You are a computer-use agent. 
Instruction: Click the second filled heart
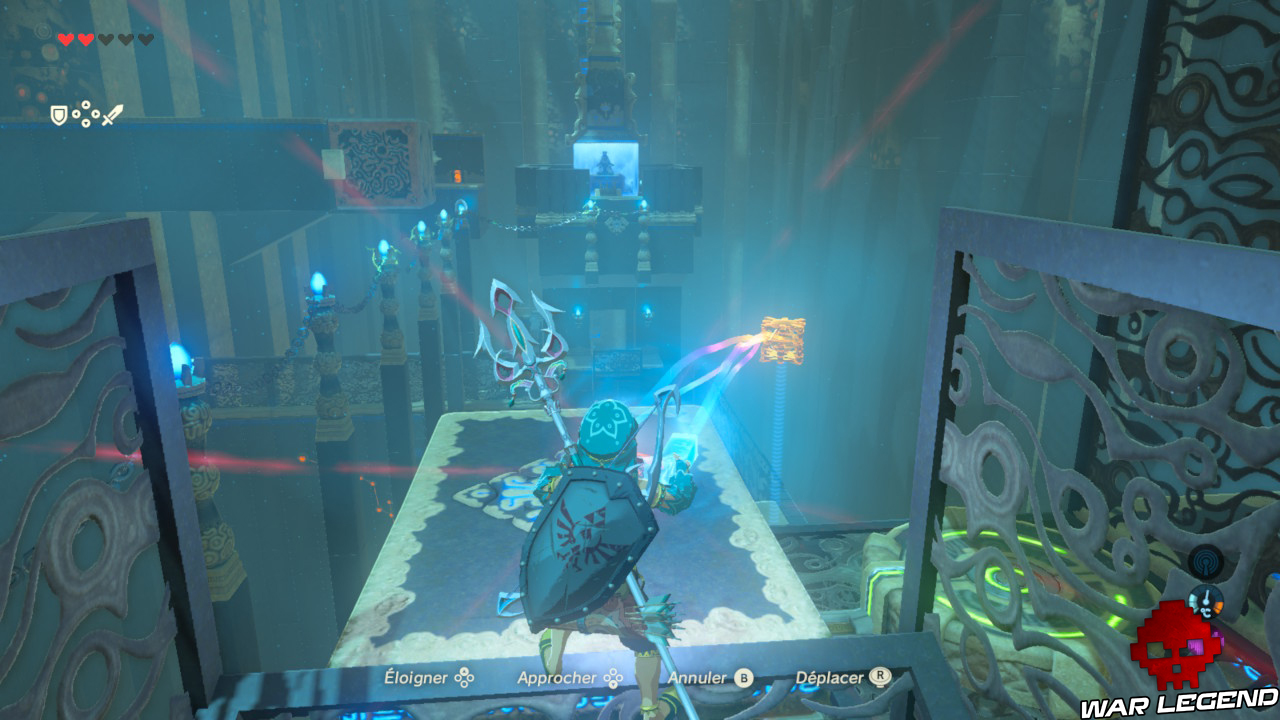coord(86,40)
